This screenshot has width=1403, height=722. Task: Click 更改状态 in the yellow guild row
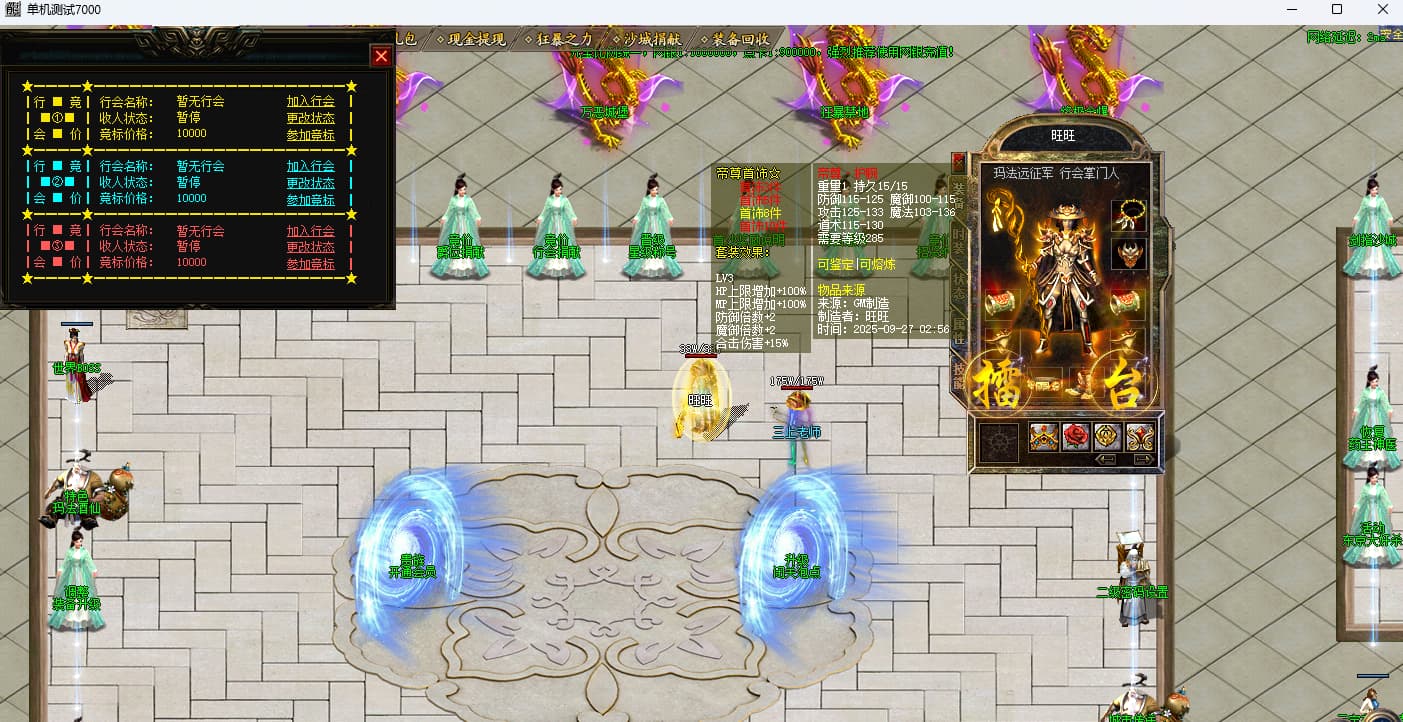point(310,118)
